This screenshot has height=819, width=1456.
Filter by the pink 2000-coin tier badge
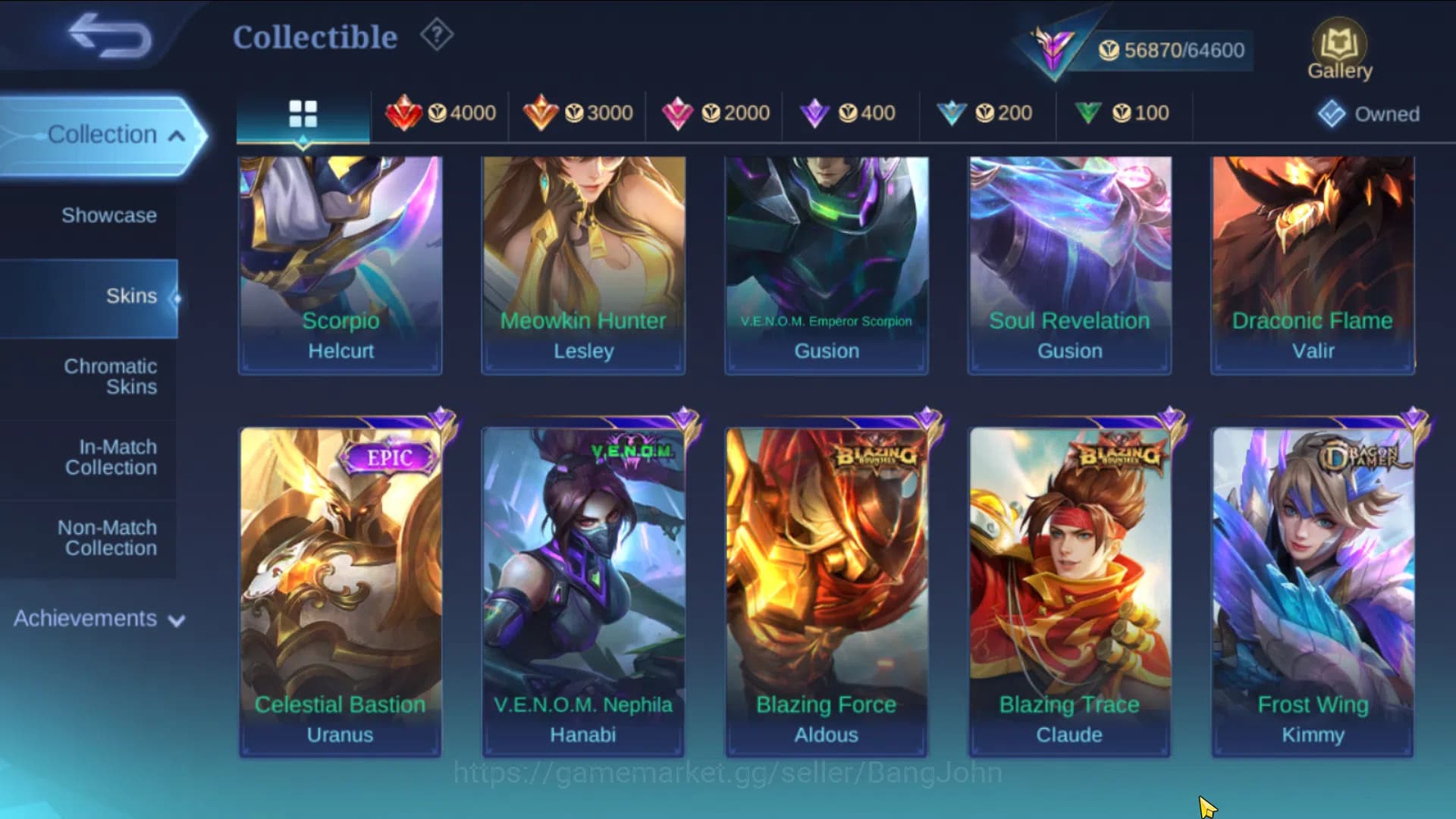pyautogui.click(x=717, y=113)
